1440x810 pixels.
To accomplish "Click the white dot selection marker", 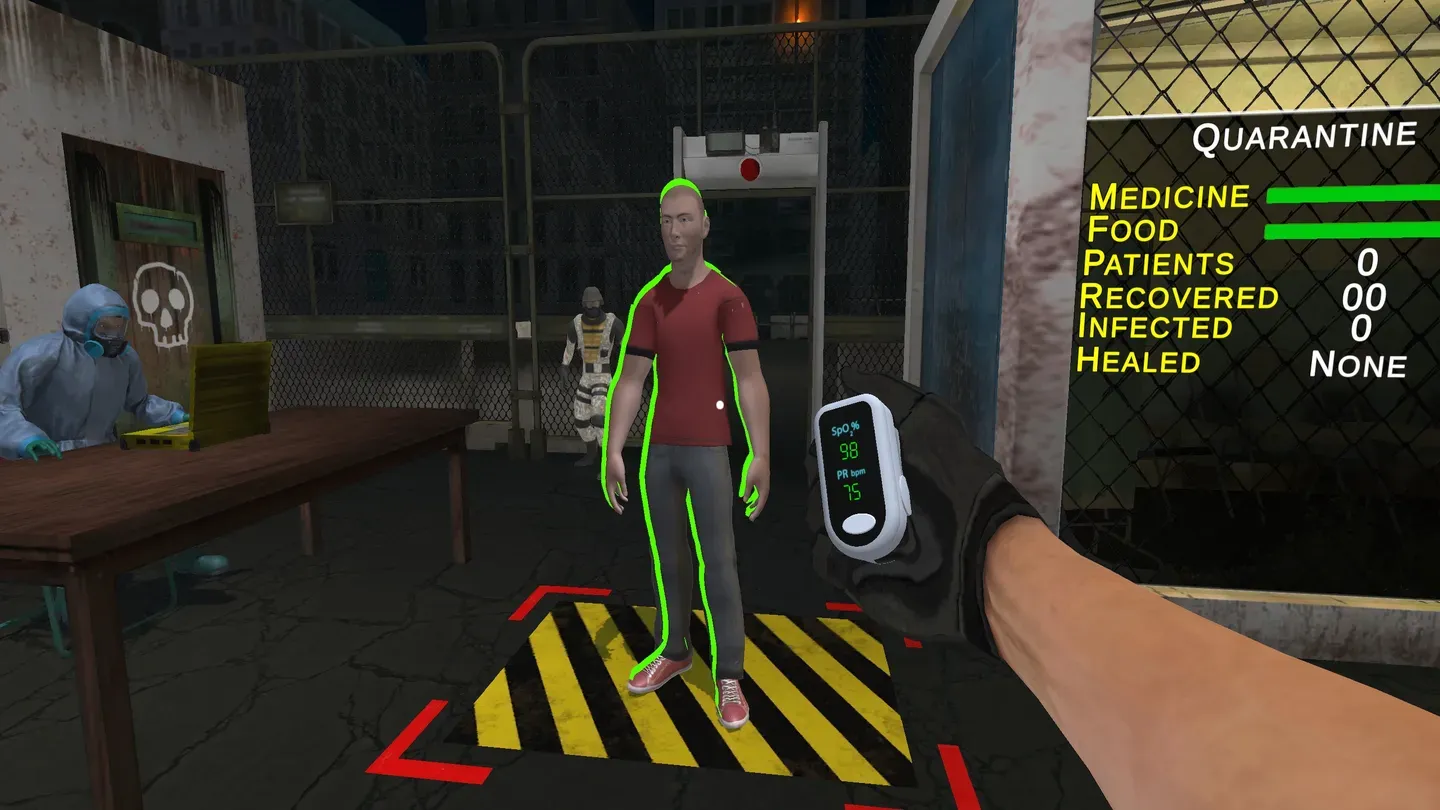I will pos(719,404).
